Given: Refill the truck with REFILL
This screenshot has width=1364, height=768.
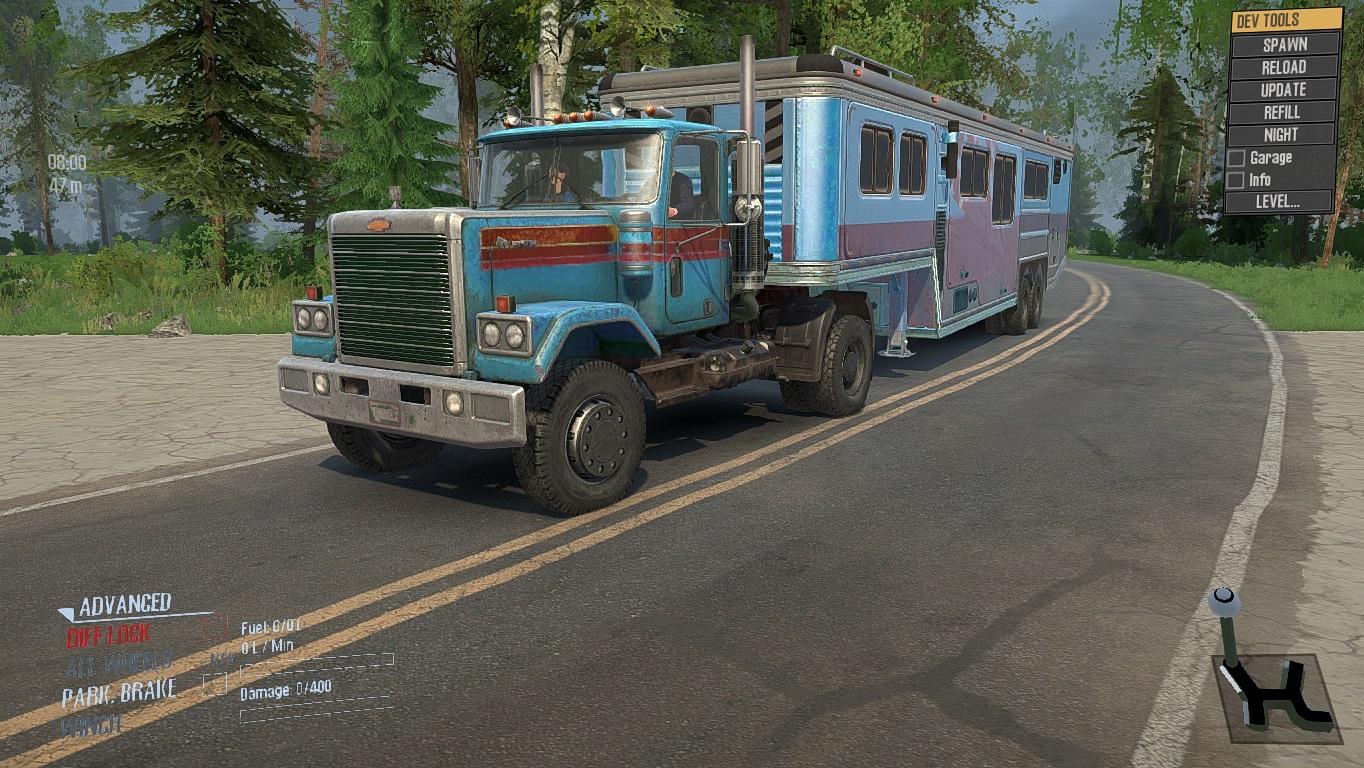Looking at the screenshot, I should coord(1284,112).
